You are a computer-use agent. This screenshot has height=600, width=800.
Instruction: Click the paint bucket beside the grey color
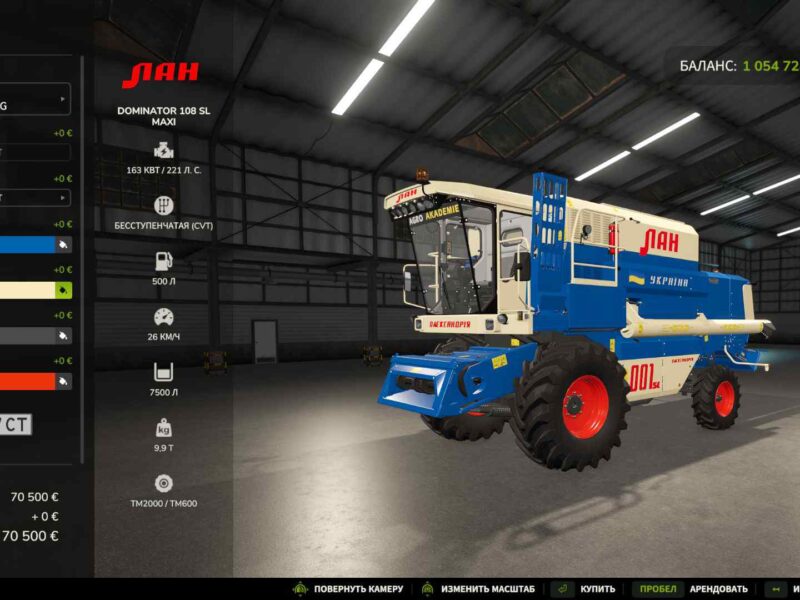click(64, 336)
